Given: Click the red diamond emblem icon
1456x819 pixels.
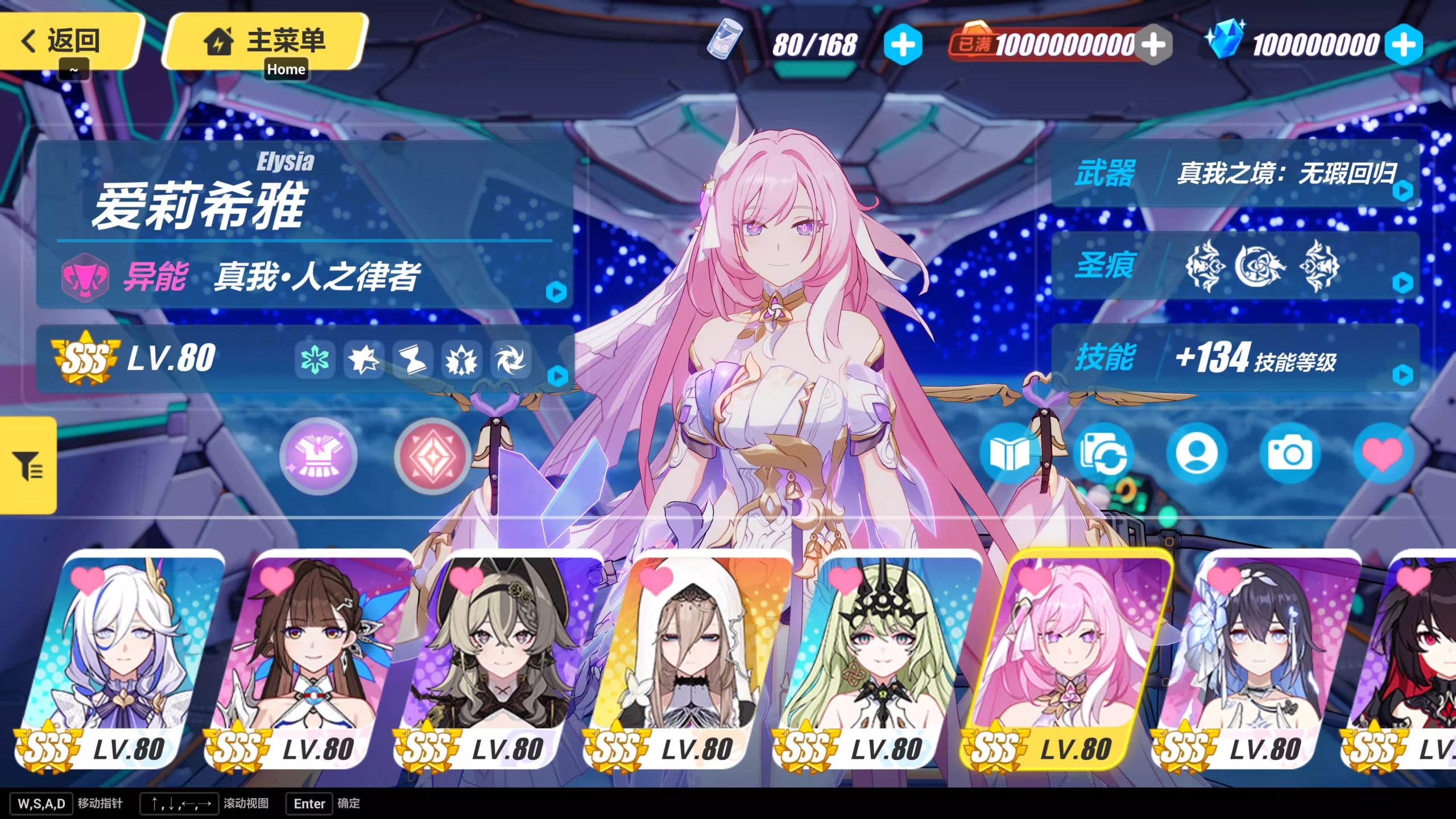Looking at the screenshot, I should coord(433,456).
